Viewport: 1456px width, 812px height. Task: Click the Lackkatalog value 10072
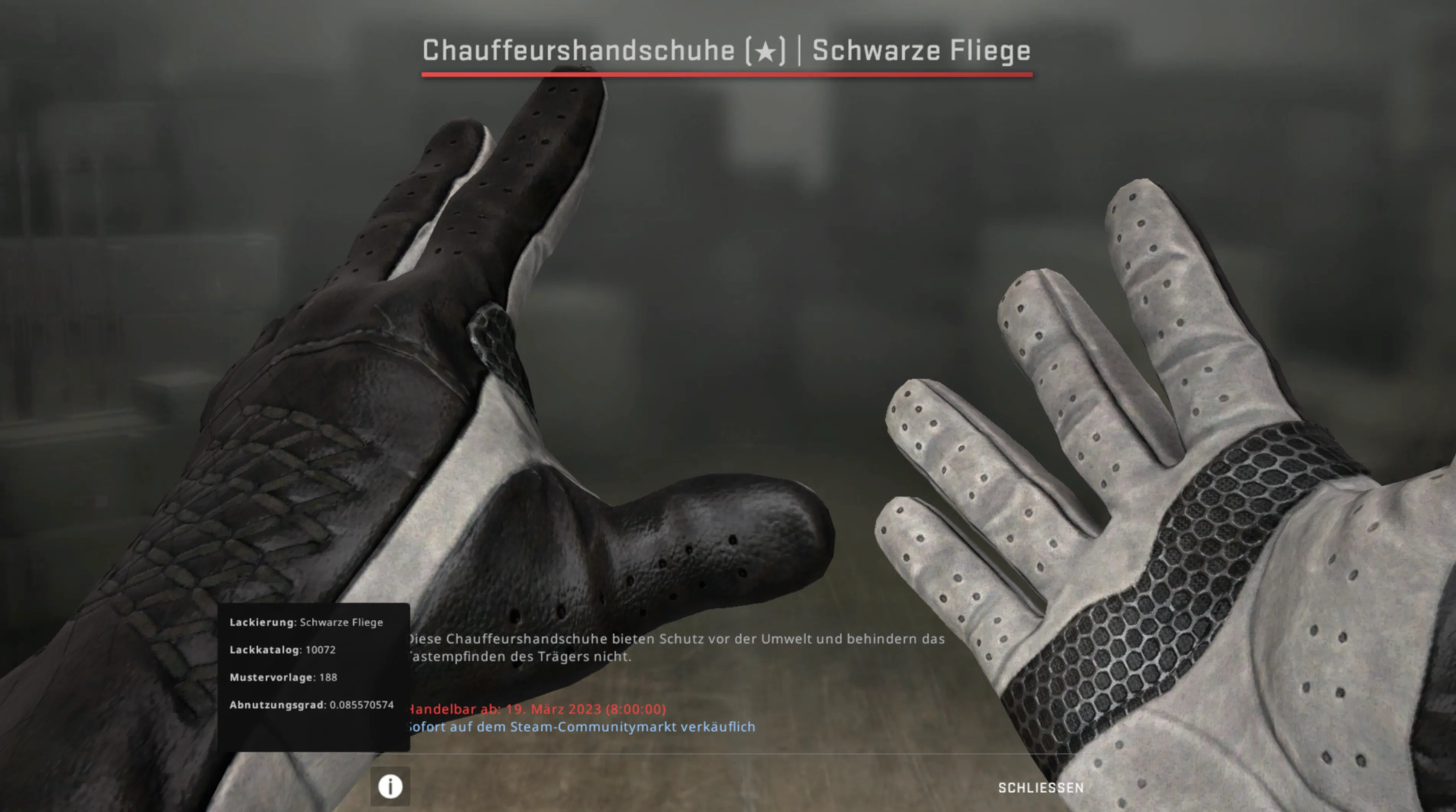321,649
